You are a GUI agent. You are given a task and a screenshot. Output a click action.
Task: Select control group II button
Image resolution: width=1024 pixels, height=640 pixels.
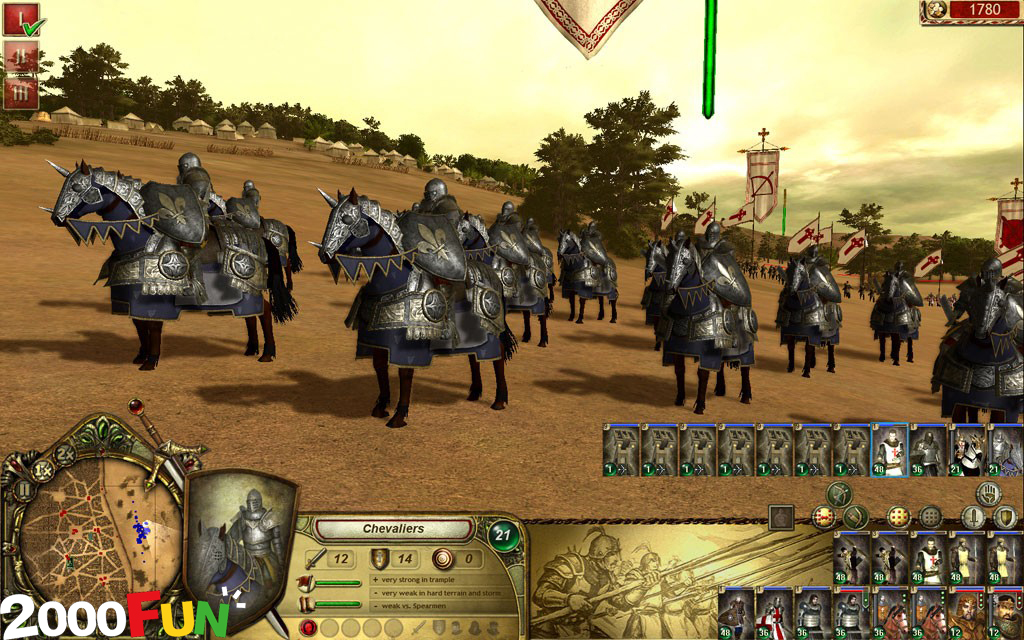(x=22, y=57)
